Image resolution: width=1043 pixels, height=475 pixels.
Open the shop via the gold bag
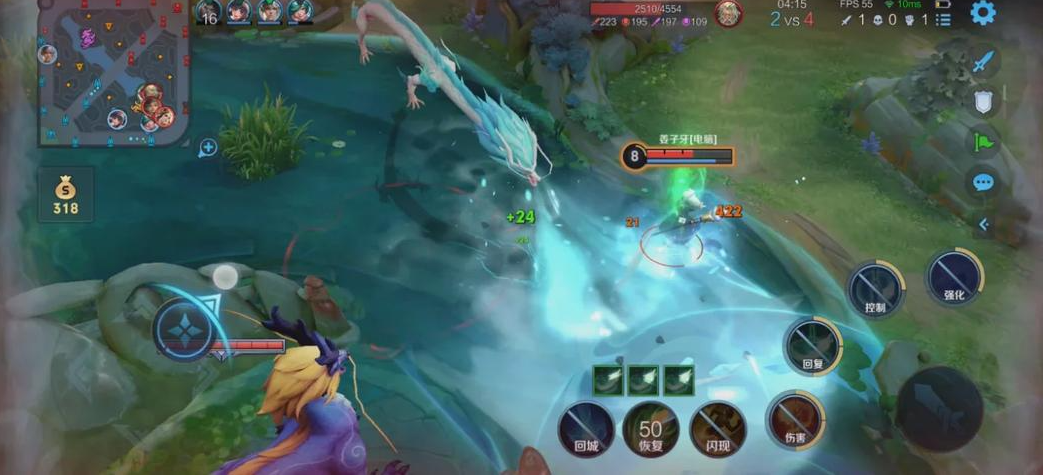pos(65,194)
